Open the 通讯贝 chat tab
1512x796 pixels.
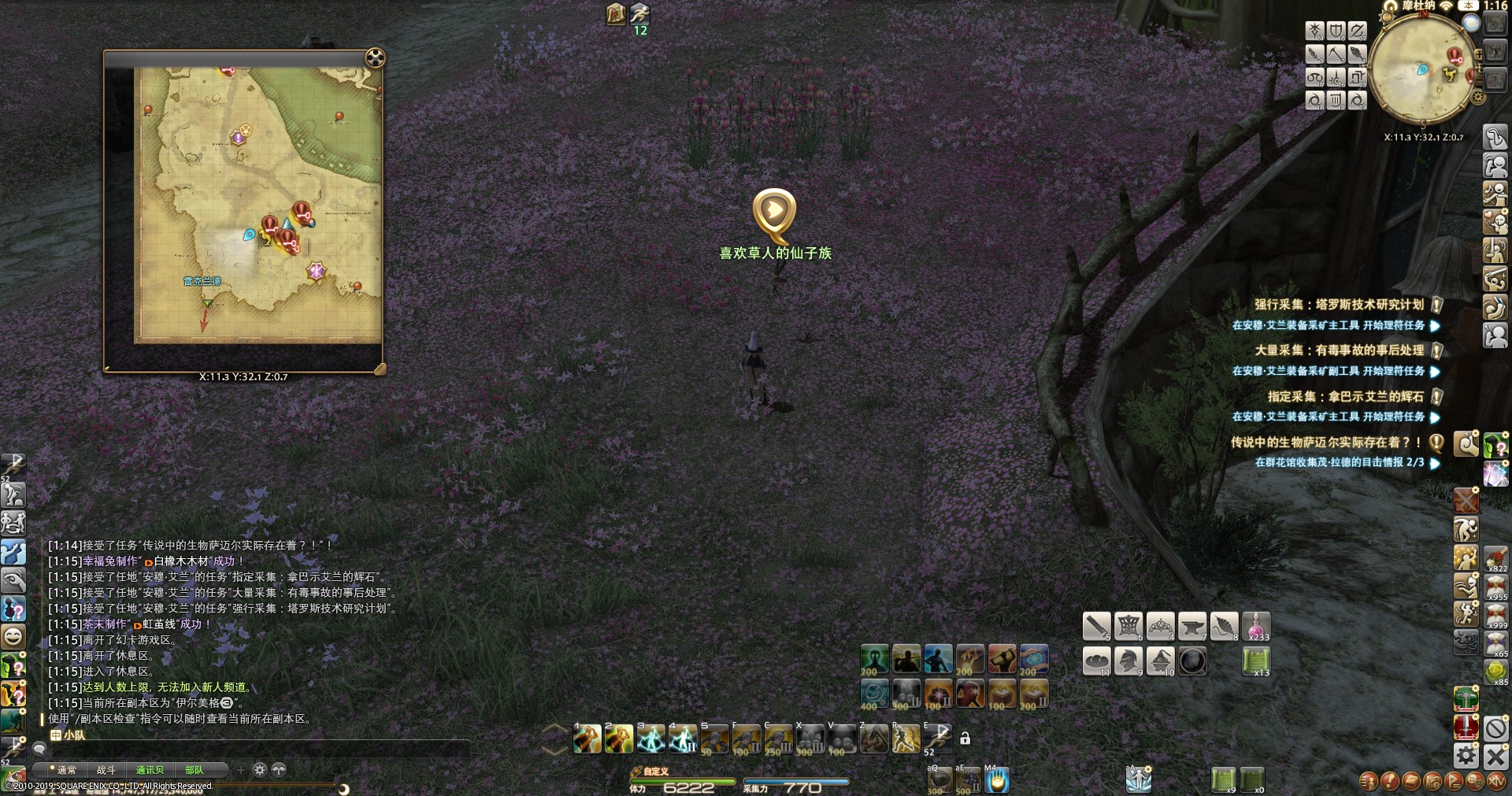coord(150,770)
